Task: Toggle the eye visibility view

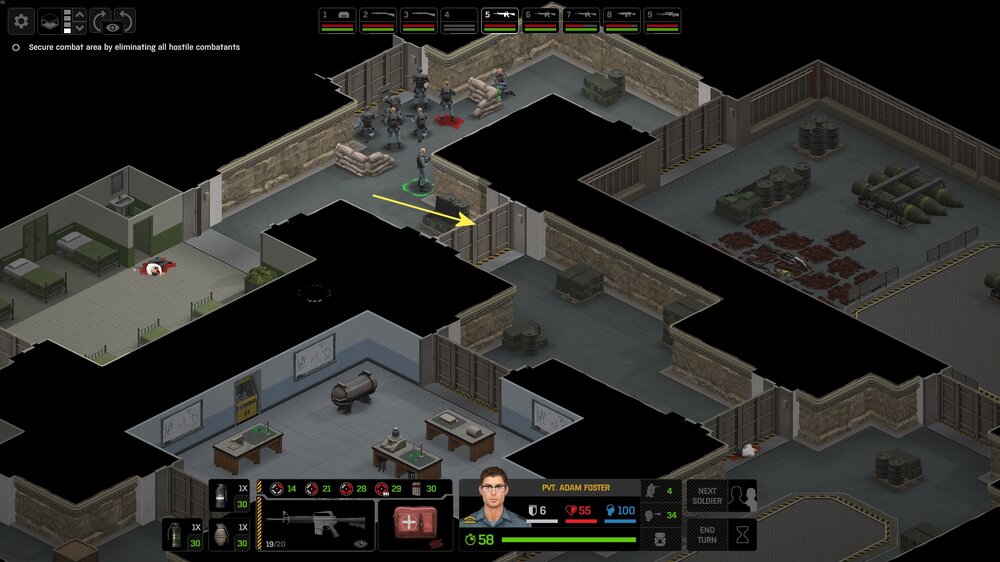Action: 111,30
